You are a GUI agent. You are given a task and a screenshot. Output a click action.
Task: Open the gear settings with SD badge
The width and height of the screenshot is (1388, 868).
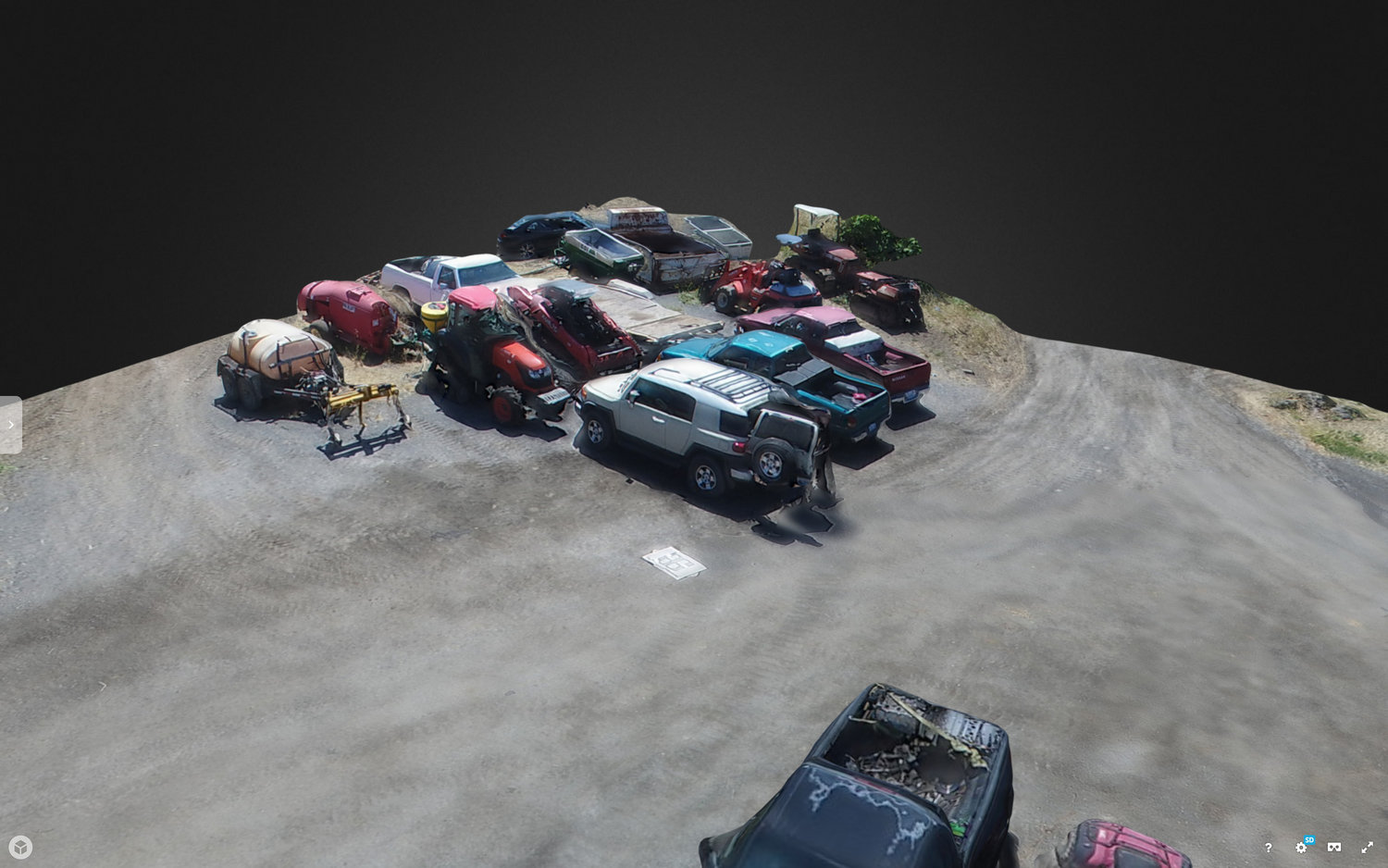pyautogui.click(x=1301, y=847)
